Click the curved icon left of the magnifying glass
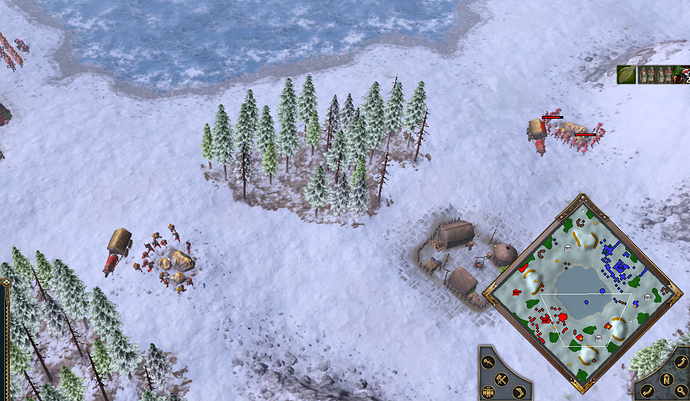Screen dimensions: 690x401 [x=647, y=391]
